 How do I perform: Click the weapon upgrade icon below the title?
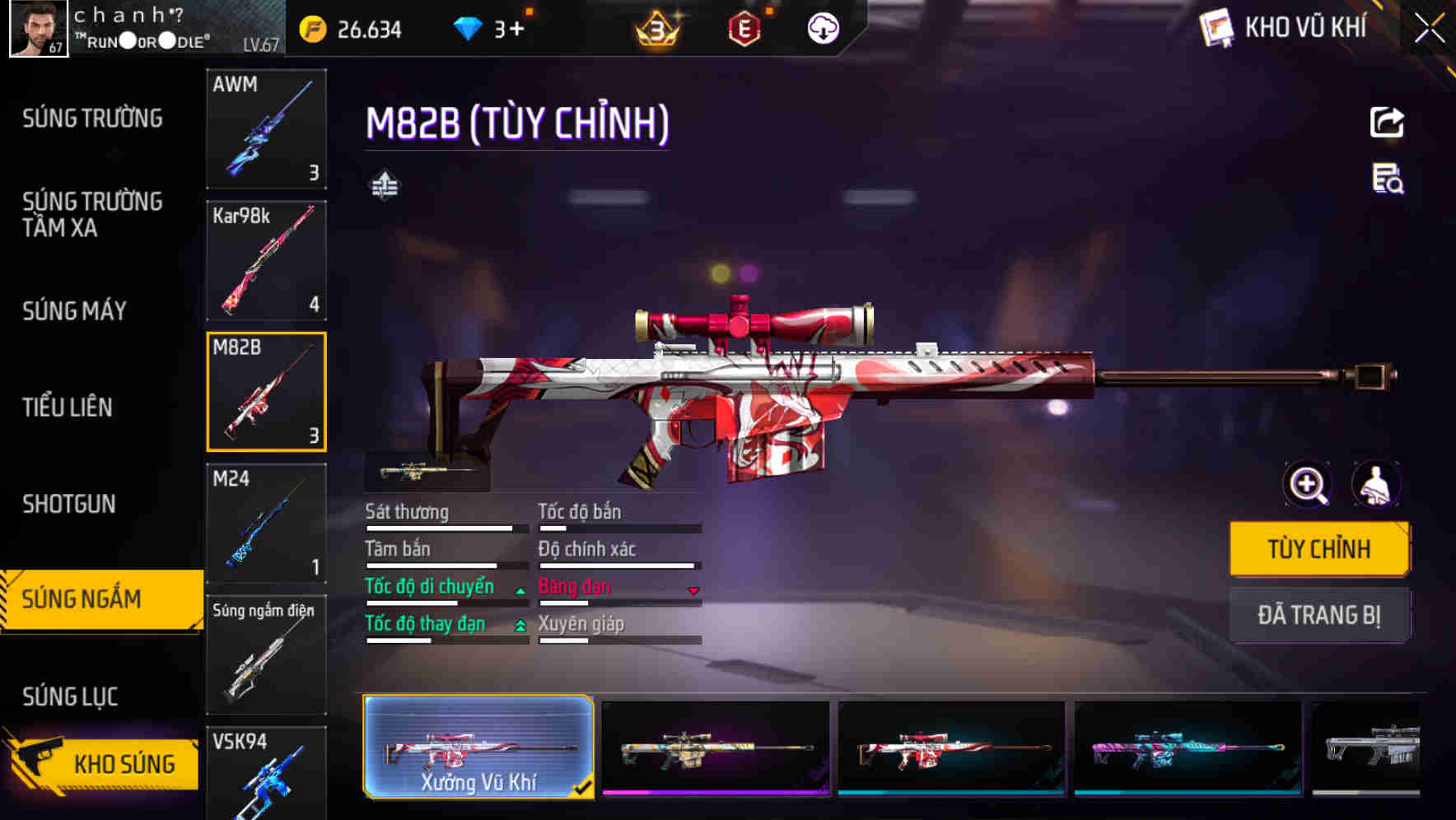click(384, 185)
